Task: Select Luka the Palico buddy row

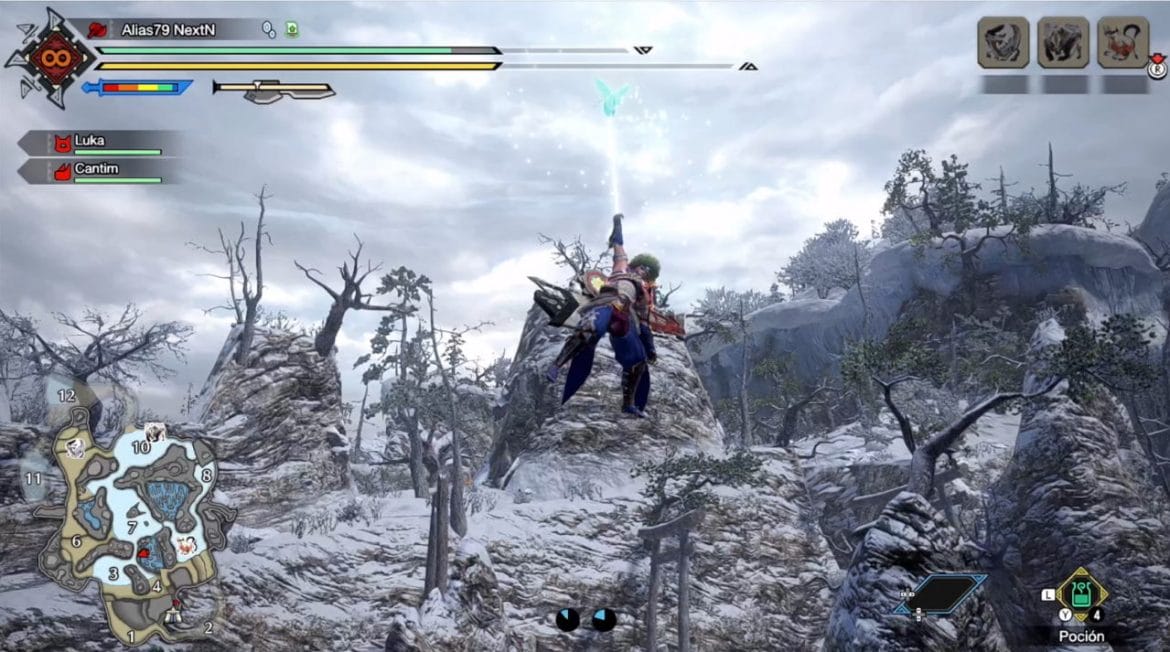Action: point(100,142)
